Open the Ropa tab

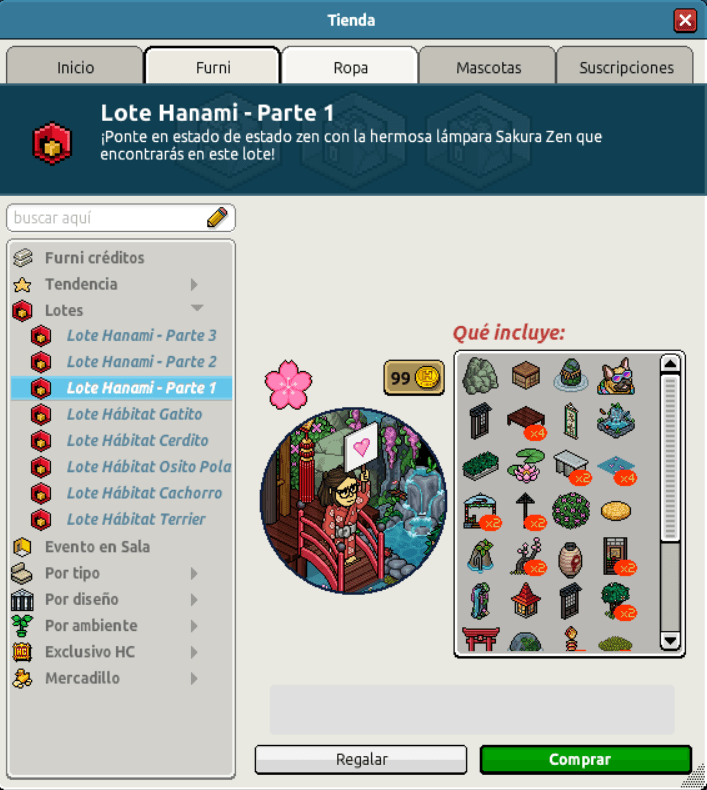[350, 67]
